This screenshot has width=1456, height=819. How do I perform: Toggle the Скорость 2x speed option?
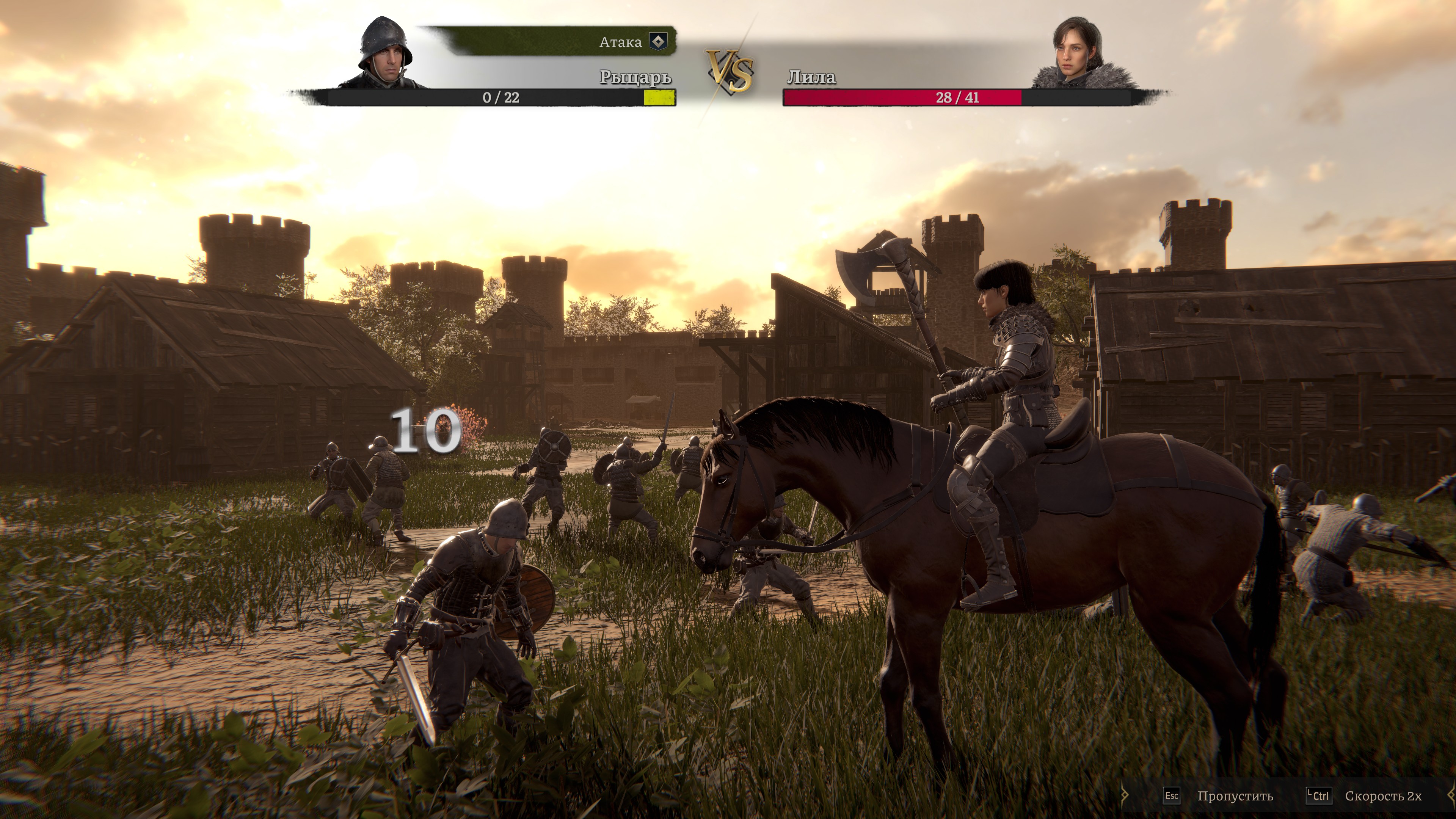pyautogui.click(x=1382, y=796)
